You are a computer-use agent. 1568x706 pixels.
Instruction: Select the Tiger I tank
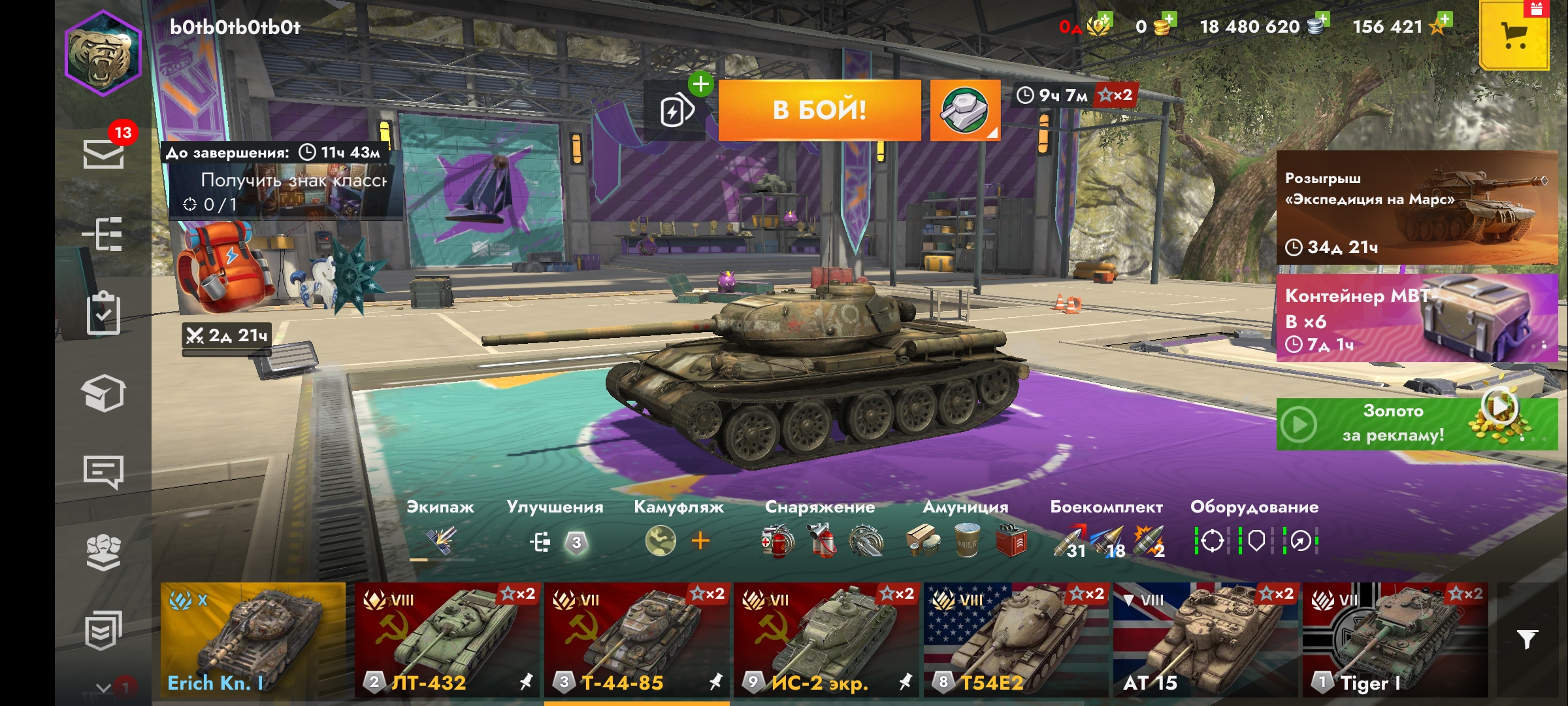click(x=1395, y=640)
